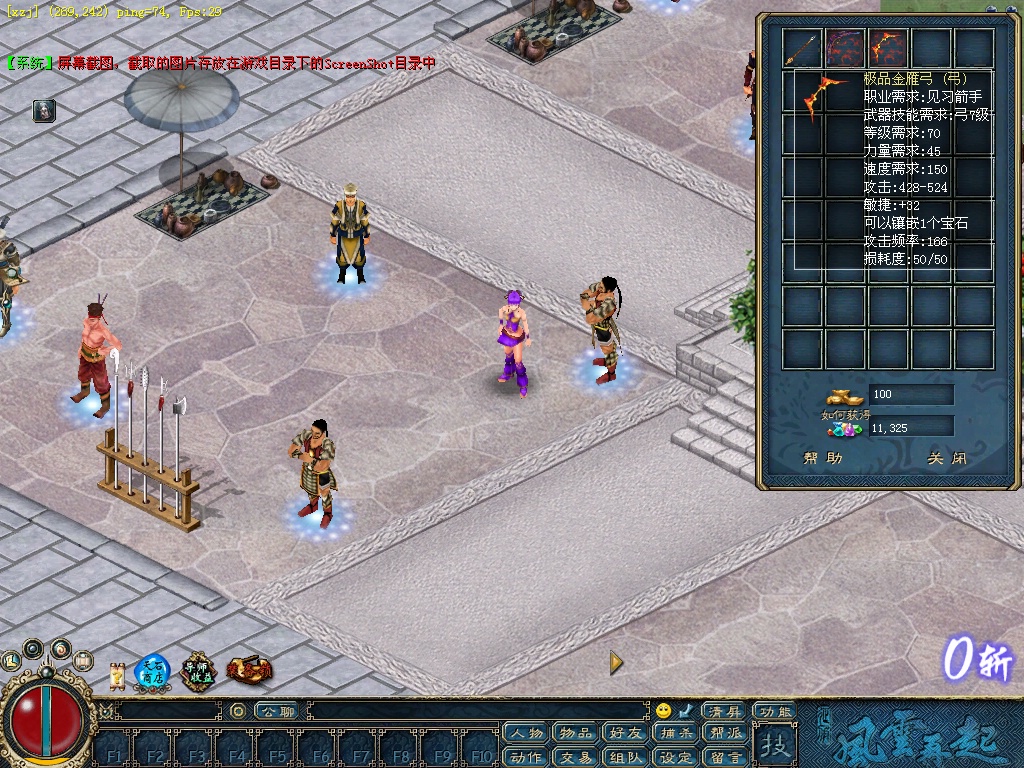Image resolution: width=1024 pixels, height=768 pixels.
Task: Open the 帮助 help button in shop panel
Action: tap(823, 459)
